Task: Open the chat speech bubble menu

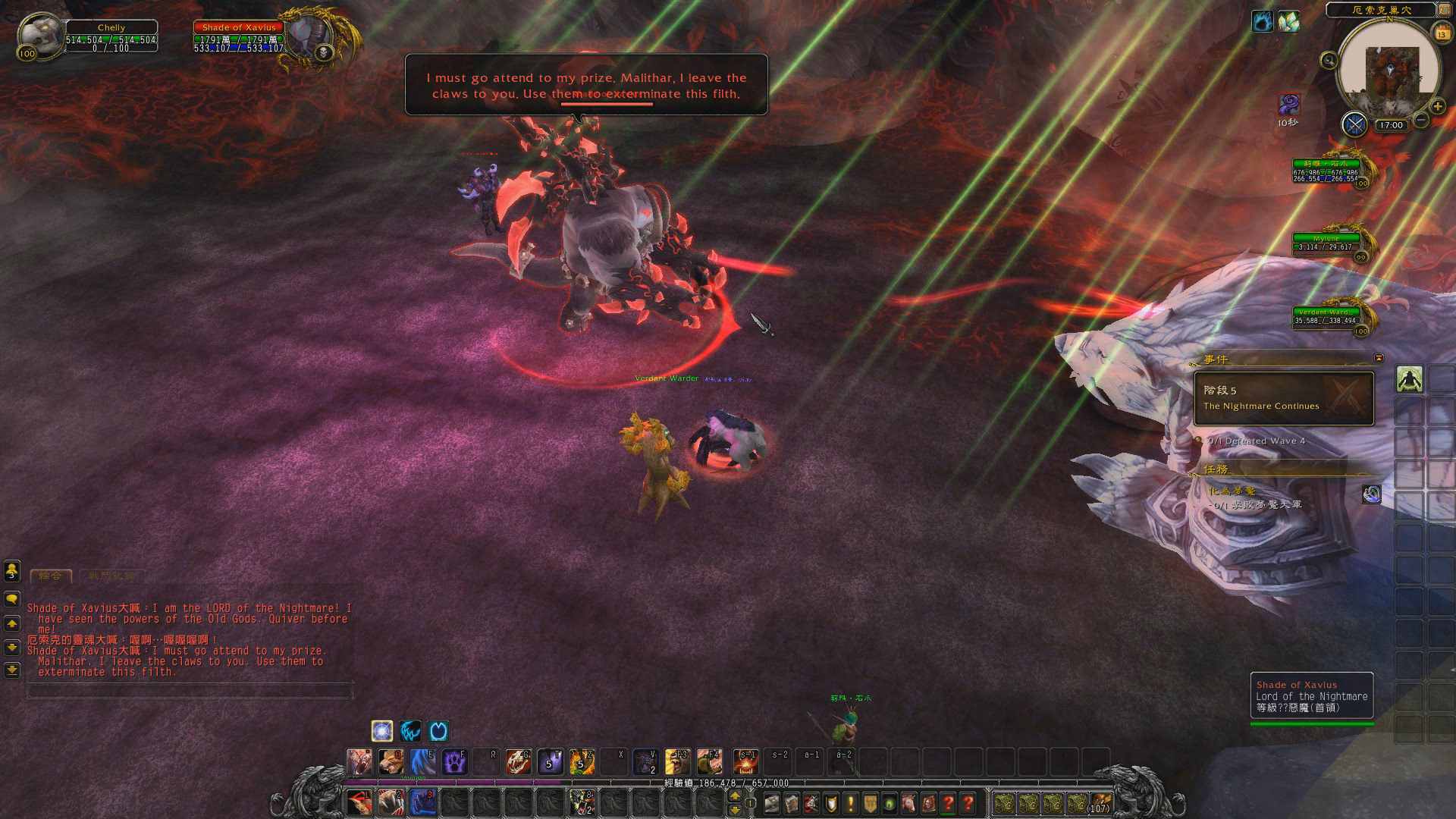Action: 12,599
